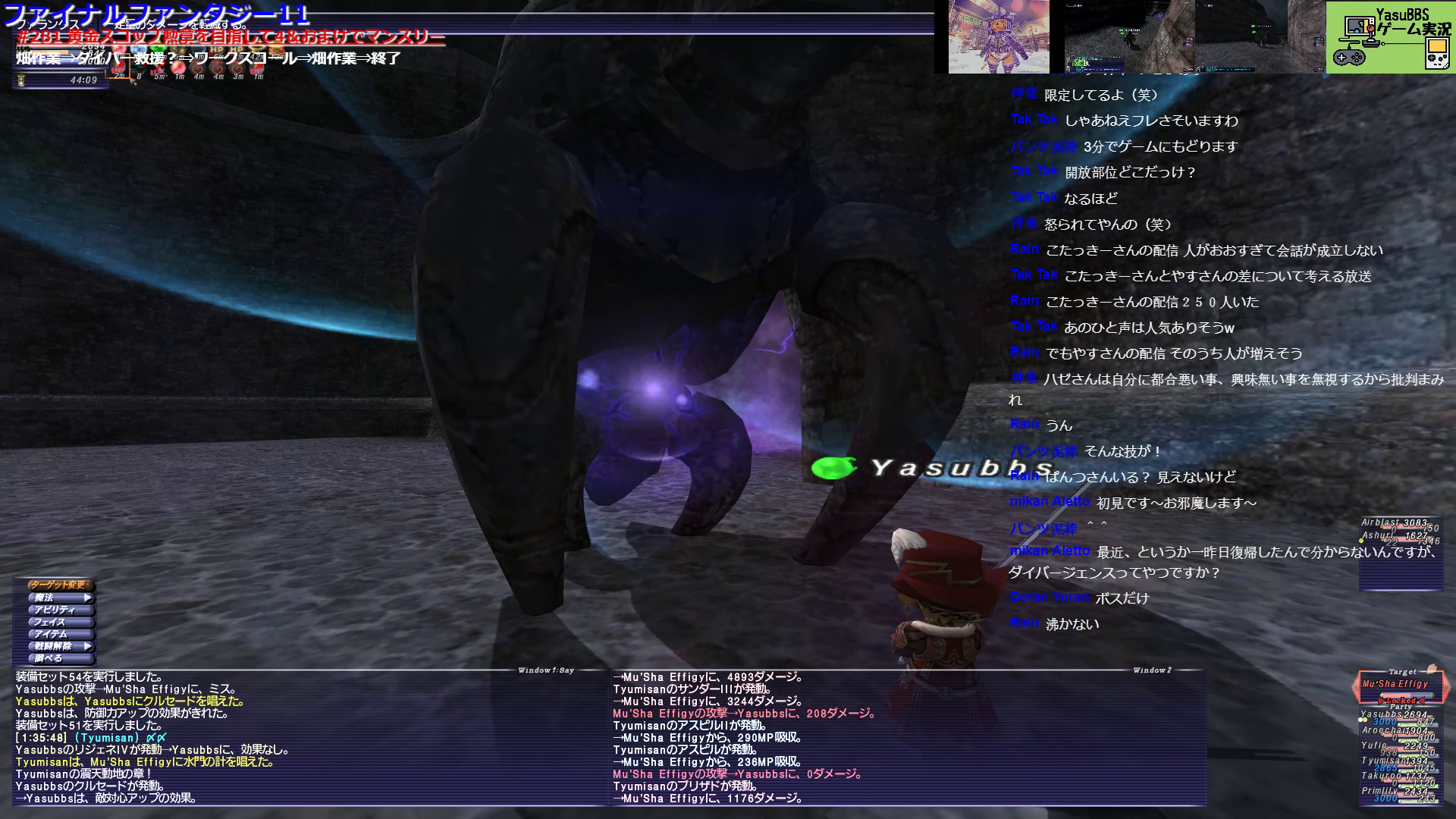Screen dimensions: 1456x819
Task: Choose the フェイス trust command
Action: [60, 622]
